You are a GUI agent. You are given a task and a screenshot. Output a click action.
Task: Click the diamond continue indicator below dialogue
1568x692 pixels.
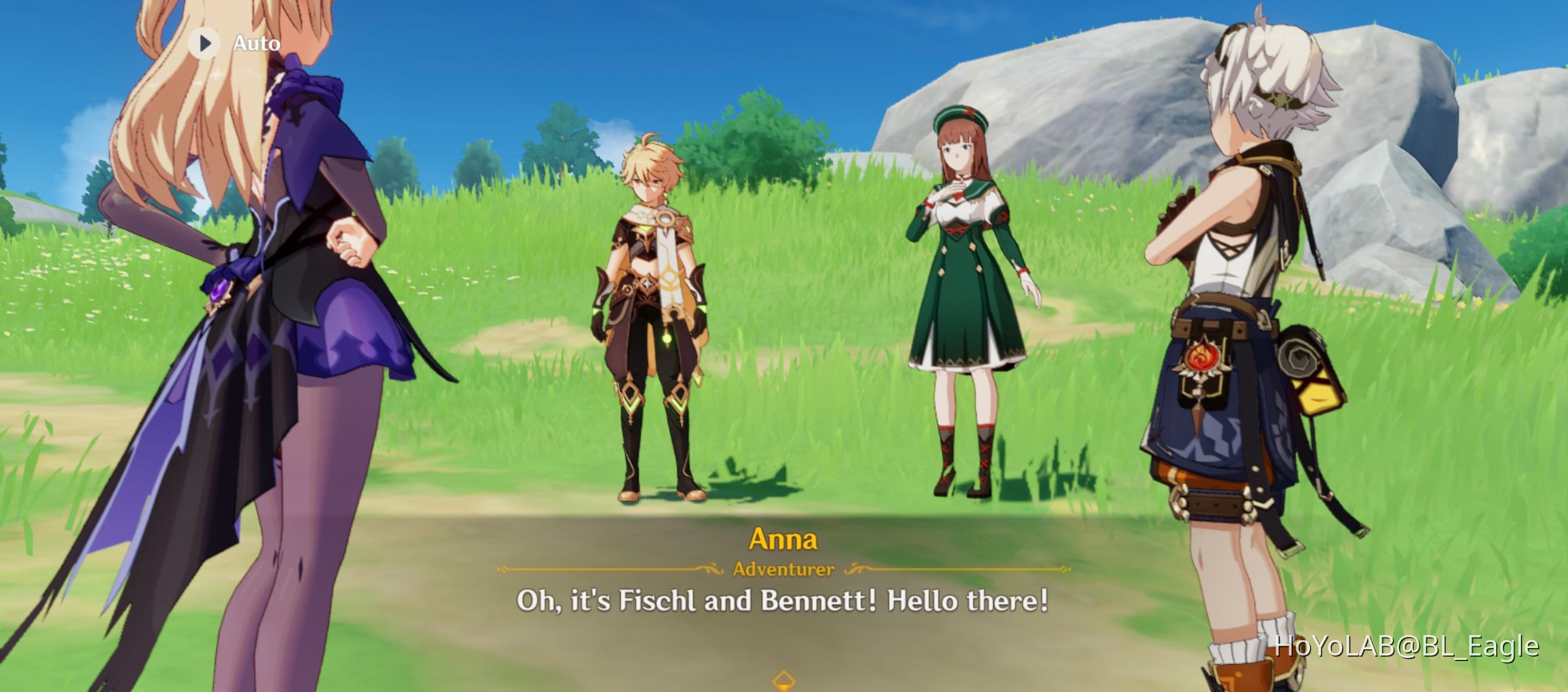tap(784, 681)
